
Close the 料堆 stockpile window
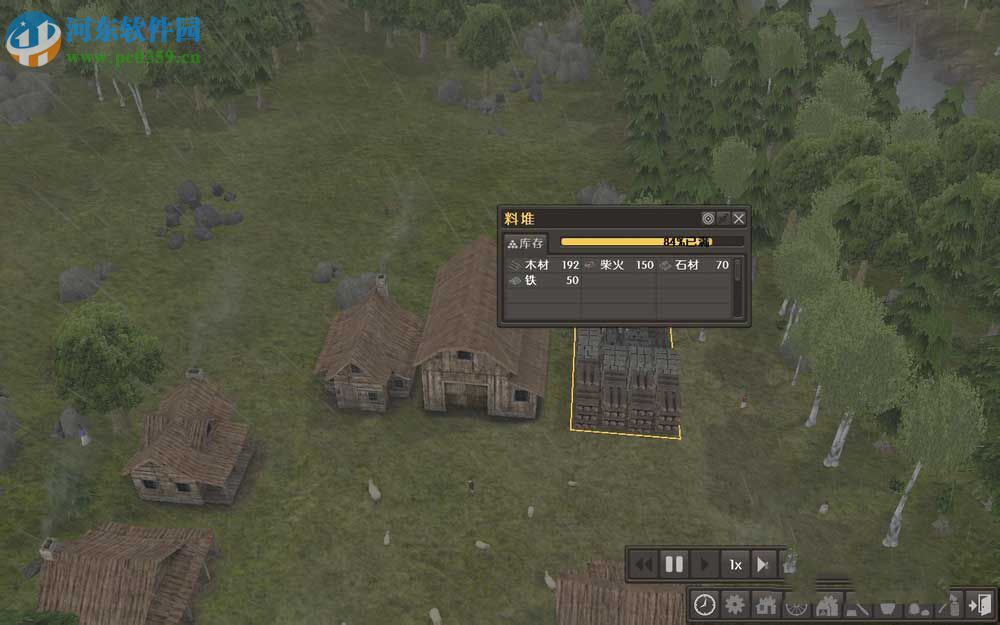point(739,218)
